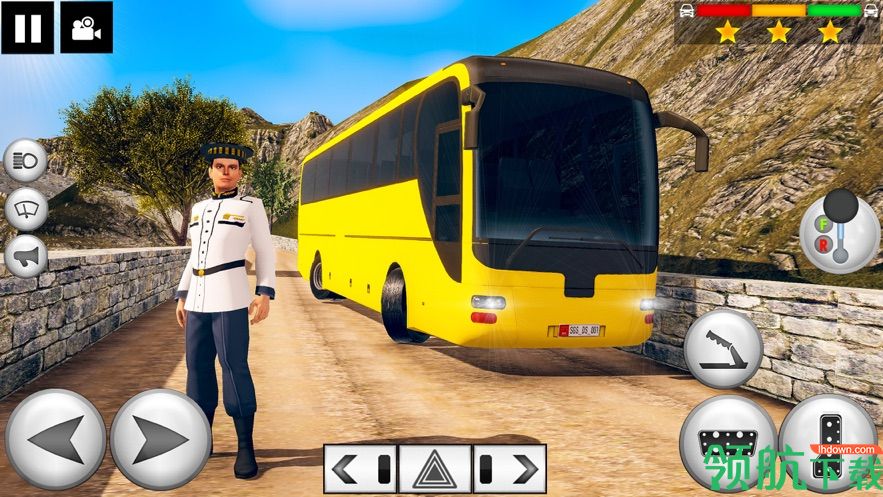The image size is (883, 497).
Task: Toggle the bus headlights
Action: (x=25, y=161)
